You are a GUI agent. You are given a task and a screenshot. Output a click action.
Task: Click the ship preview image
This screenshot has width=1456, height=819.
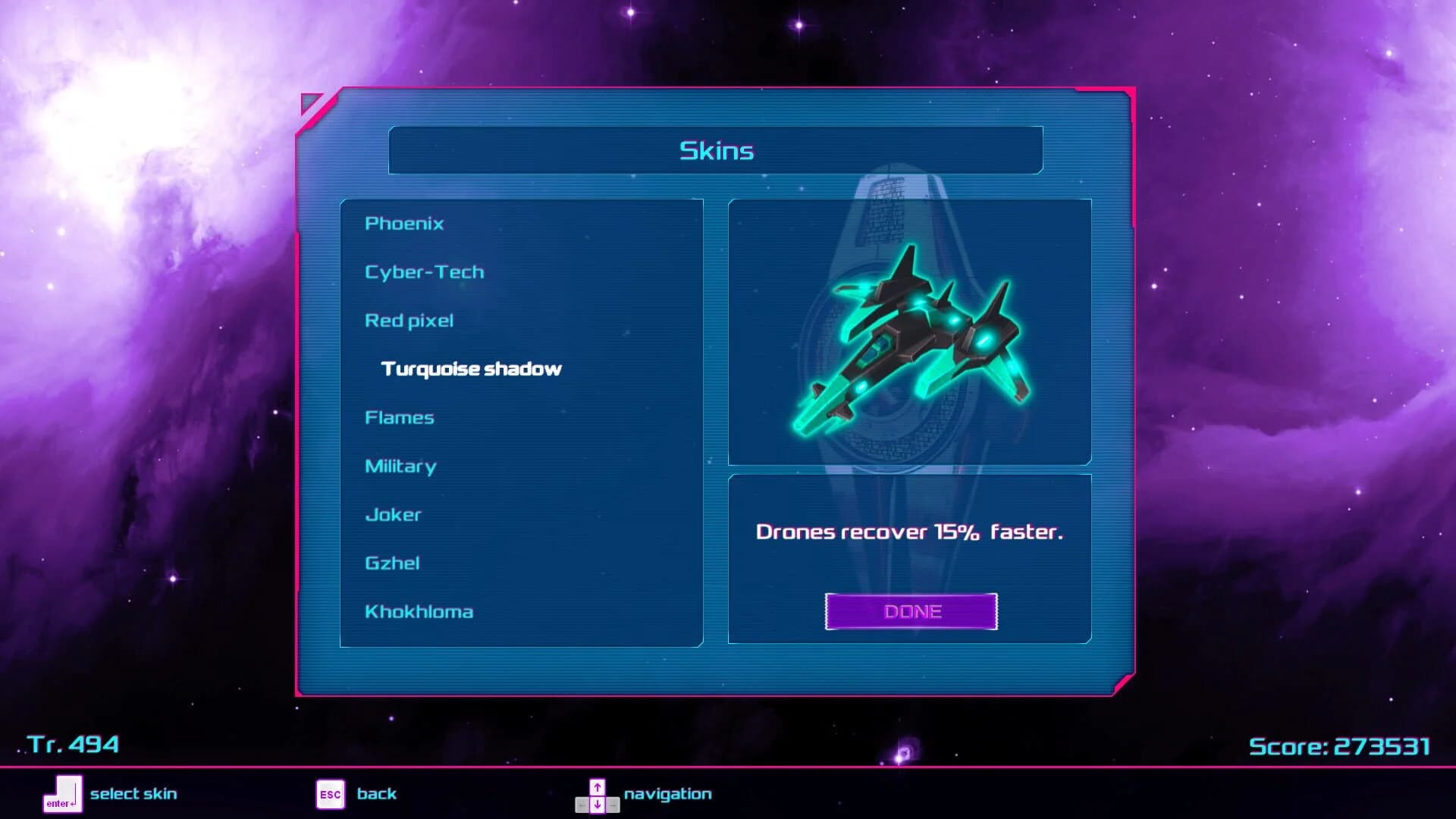tap(910, 330)
